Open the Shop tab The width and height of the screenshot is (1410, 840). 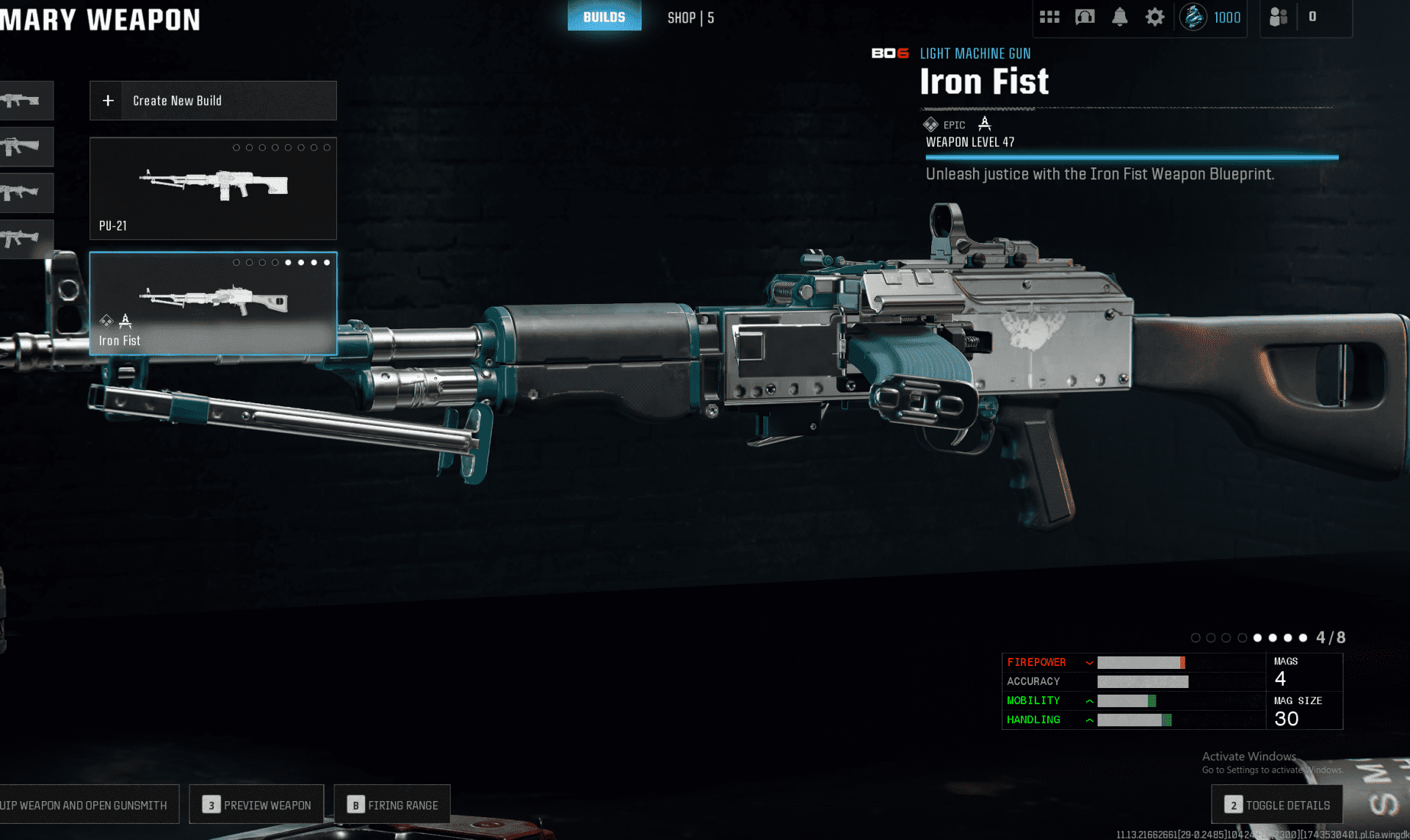point(690,18)
